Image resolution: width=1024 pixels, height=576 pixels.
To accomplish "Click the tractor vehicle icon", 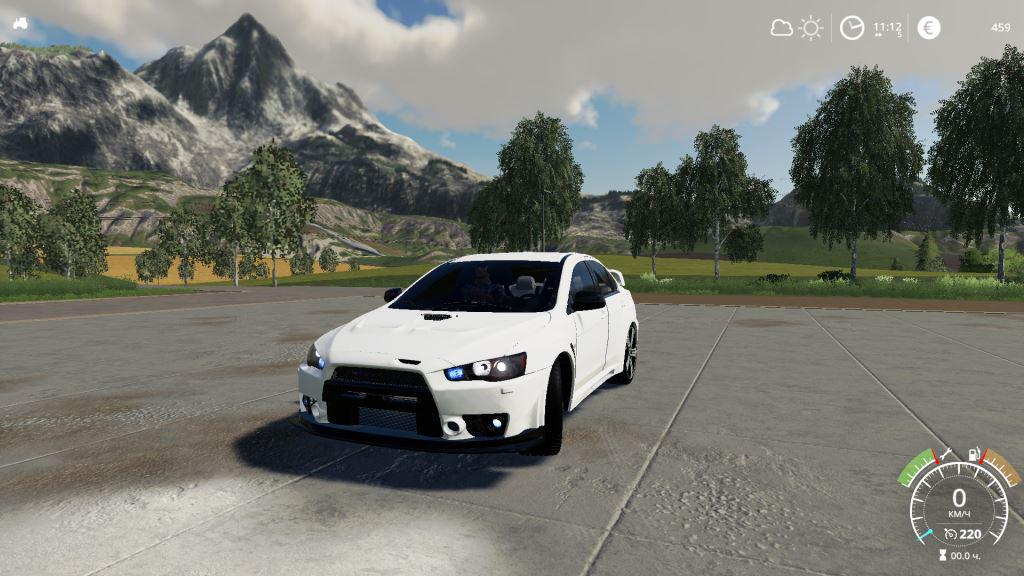I will pyautogui.click(x=20, y=24).
